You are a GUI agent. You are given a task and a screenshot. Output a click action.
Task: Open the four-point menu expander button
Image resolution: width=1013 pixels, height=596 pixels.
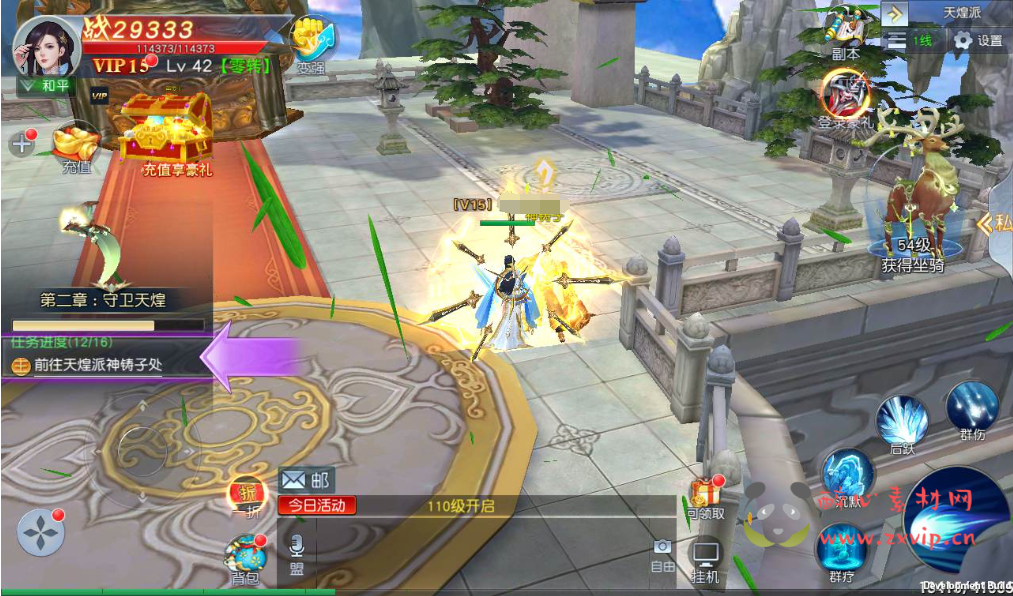tap(40, 534)
